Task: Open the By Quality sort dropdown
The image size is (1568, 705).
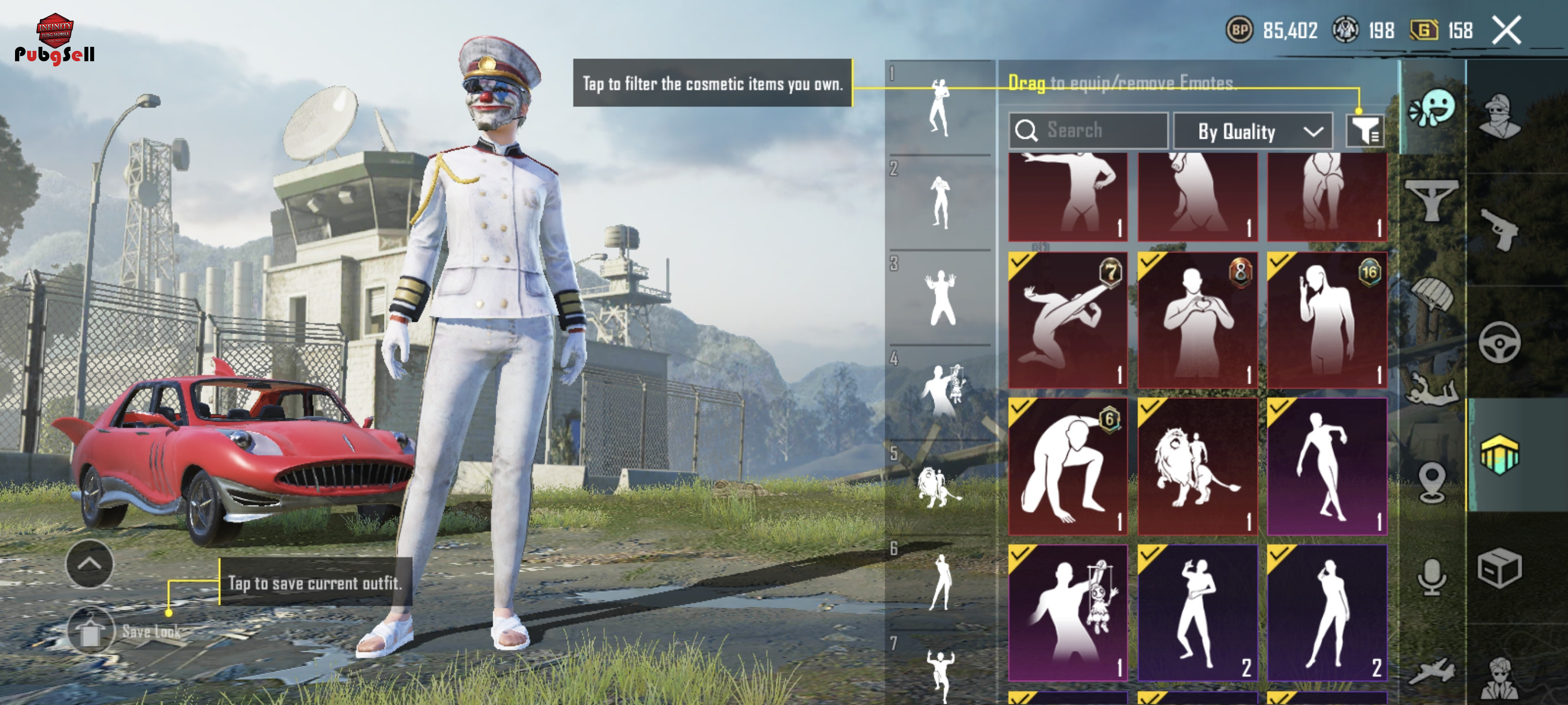Action: point(1253,131)
